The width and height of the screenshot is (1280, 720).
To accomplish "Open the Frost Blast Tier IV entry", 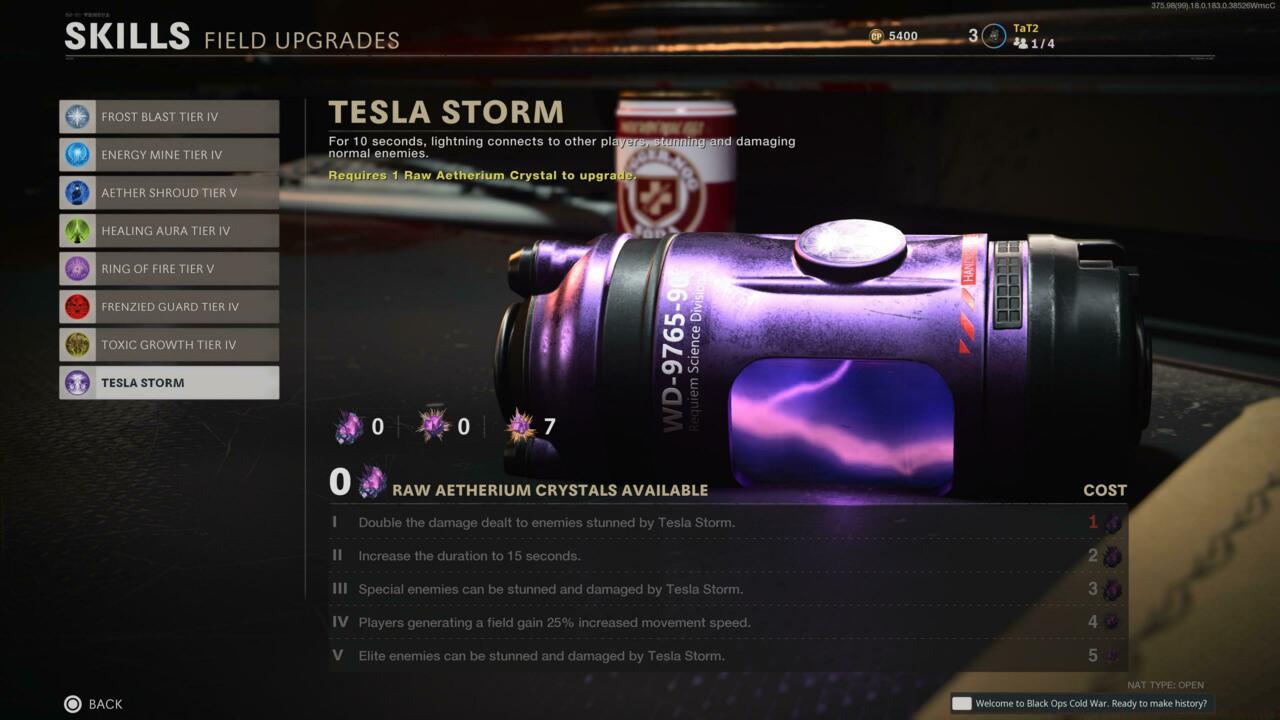I will (169, 117).
